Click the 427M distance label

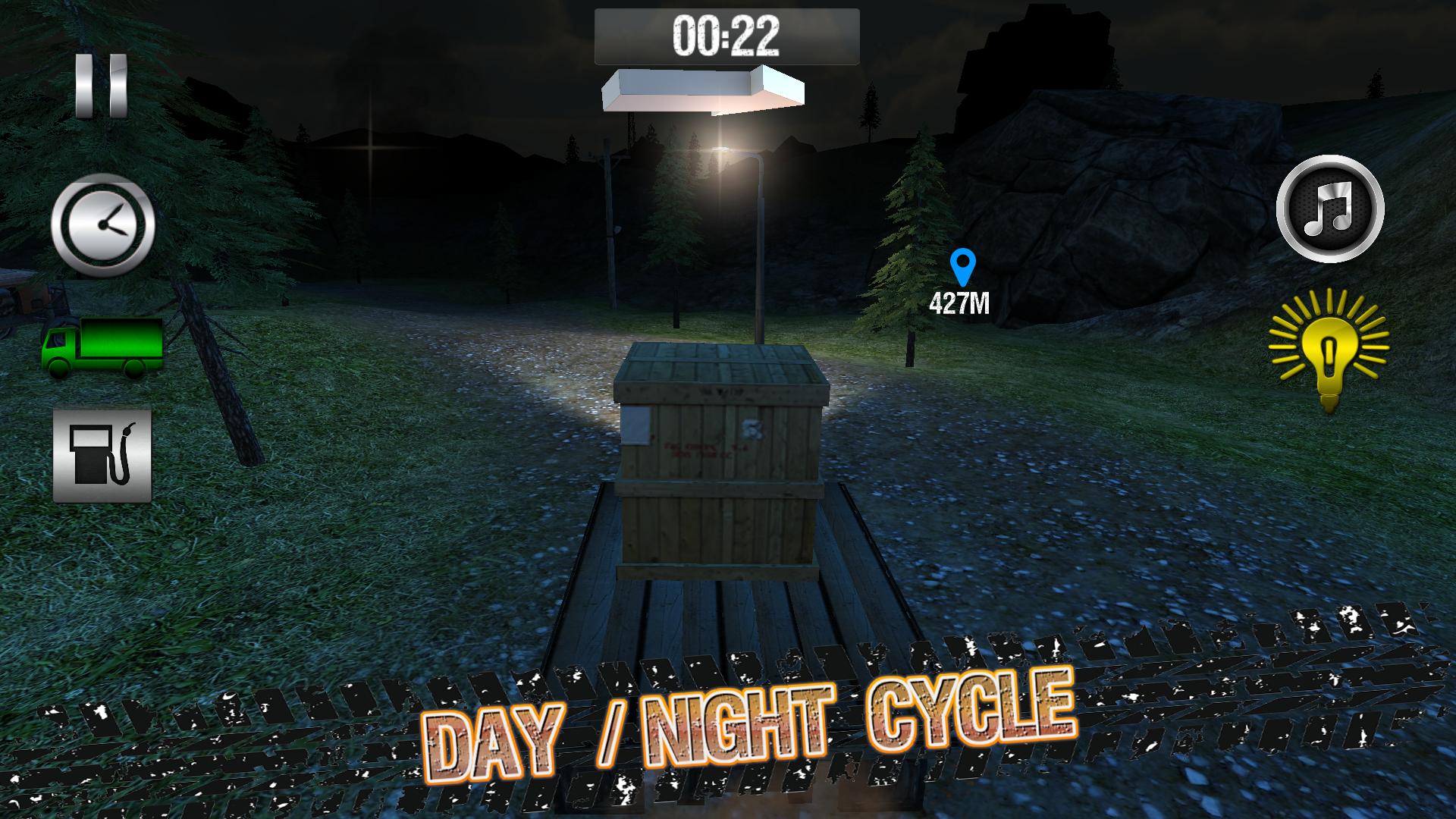pyautogui.click(x=960, y=305)
